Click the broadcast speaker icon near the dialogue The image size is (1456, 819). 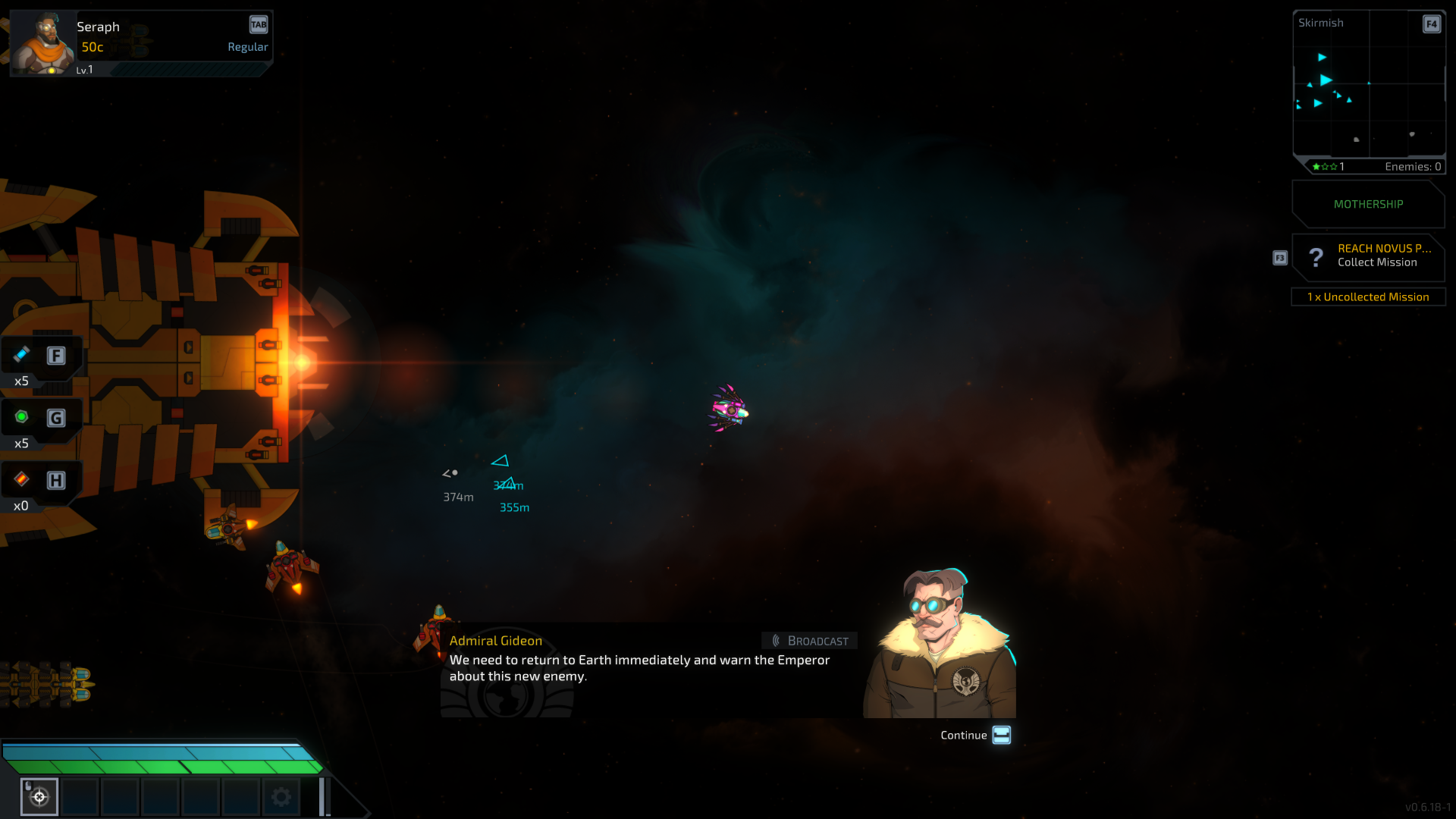(775, 640)
